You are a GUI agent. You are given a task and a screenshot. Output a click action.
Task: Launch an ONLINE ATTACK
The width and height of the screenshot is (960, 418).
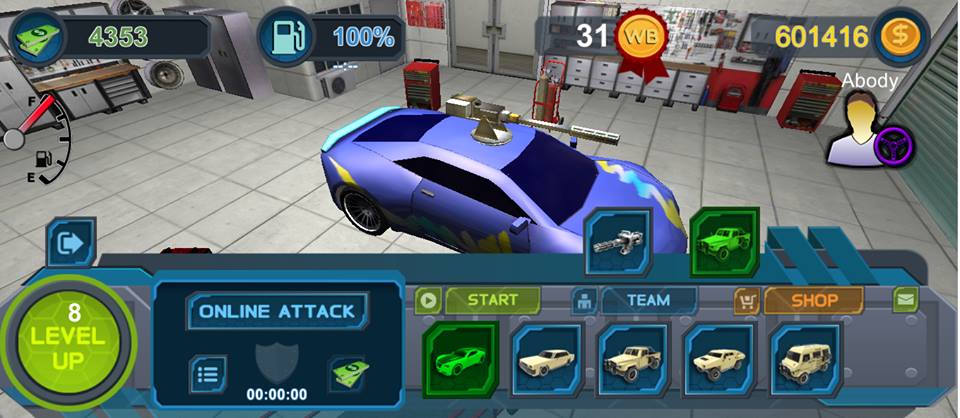pyautogui.click(x=277, y=311)
